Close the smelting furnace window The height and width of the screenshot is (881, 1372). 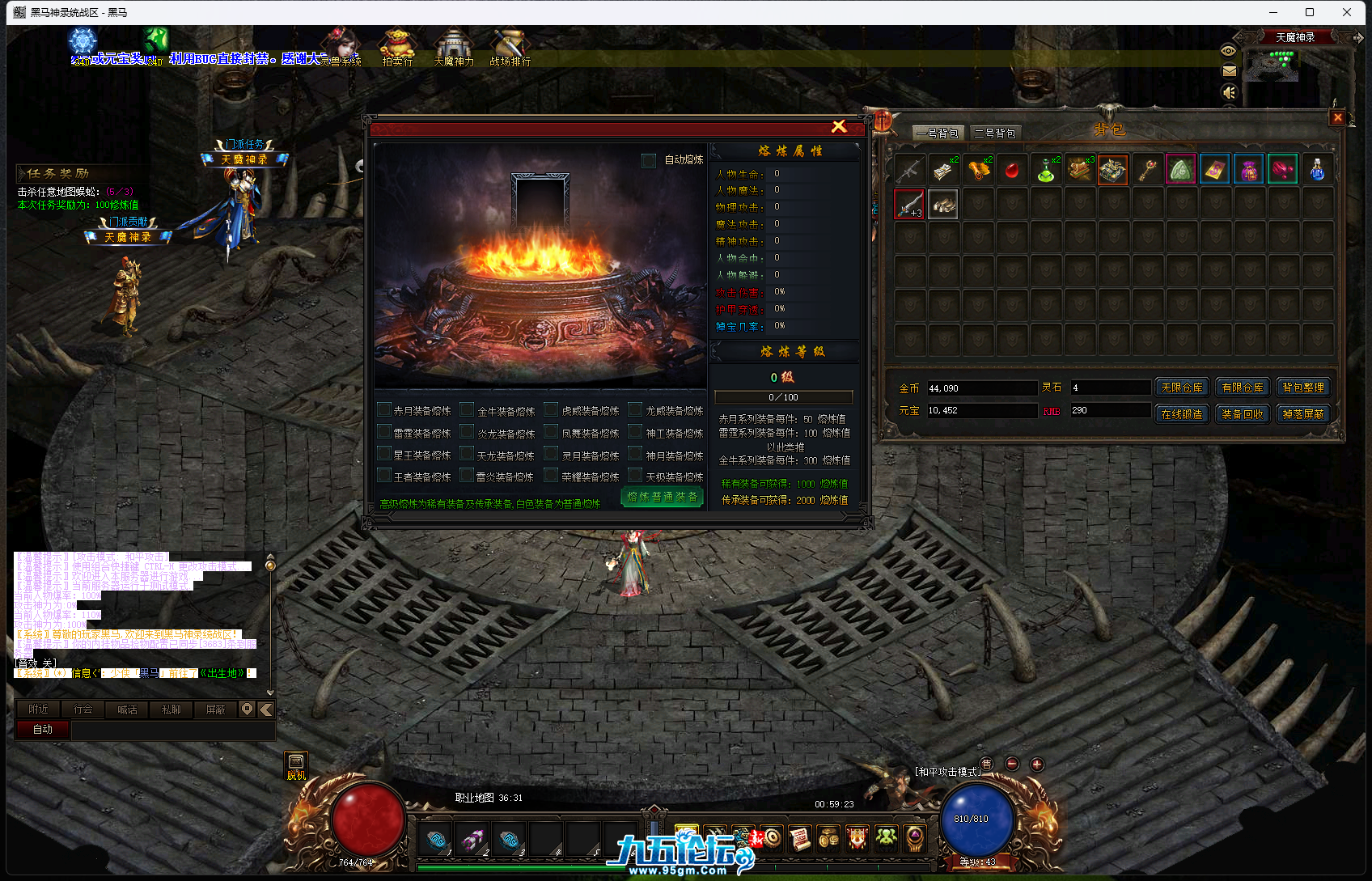click(x=839, y=126)
